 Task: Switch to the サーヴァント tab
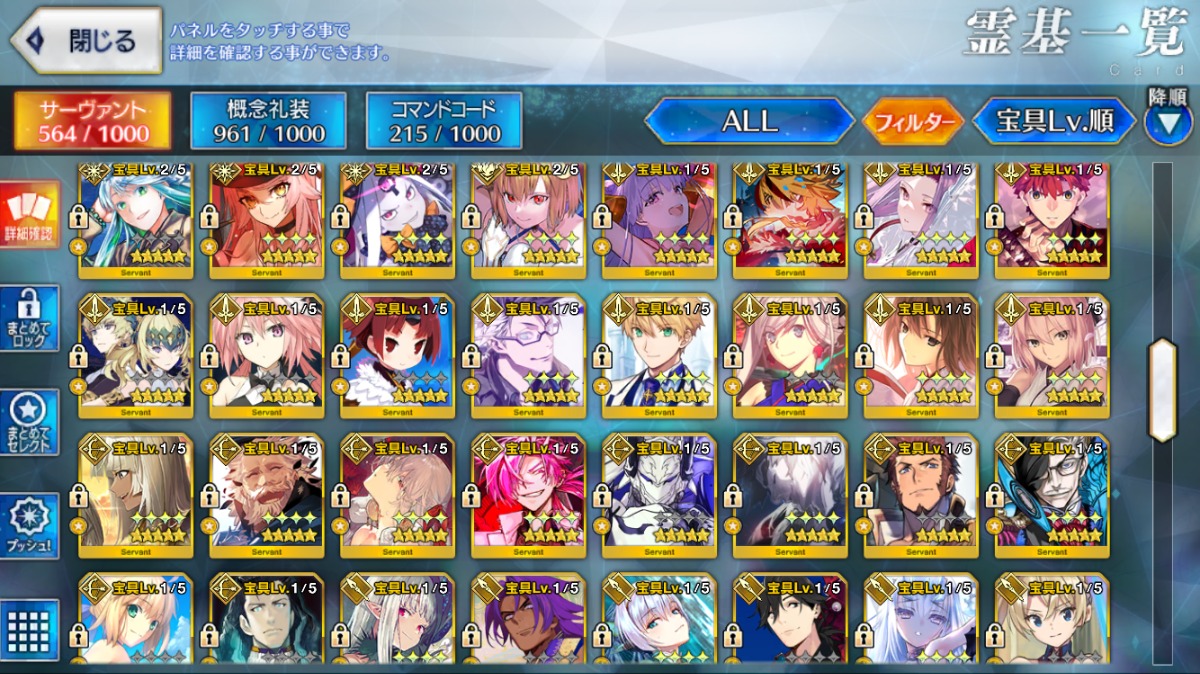[x=93, y=122]
